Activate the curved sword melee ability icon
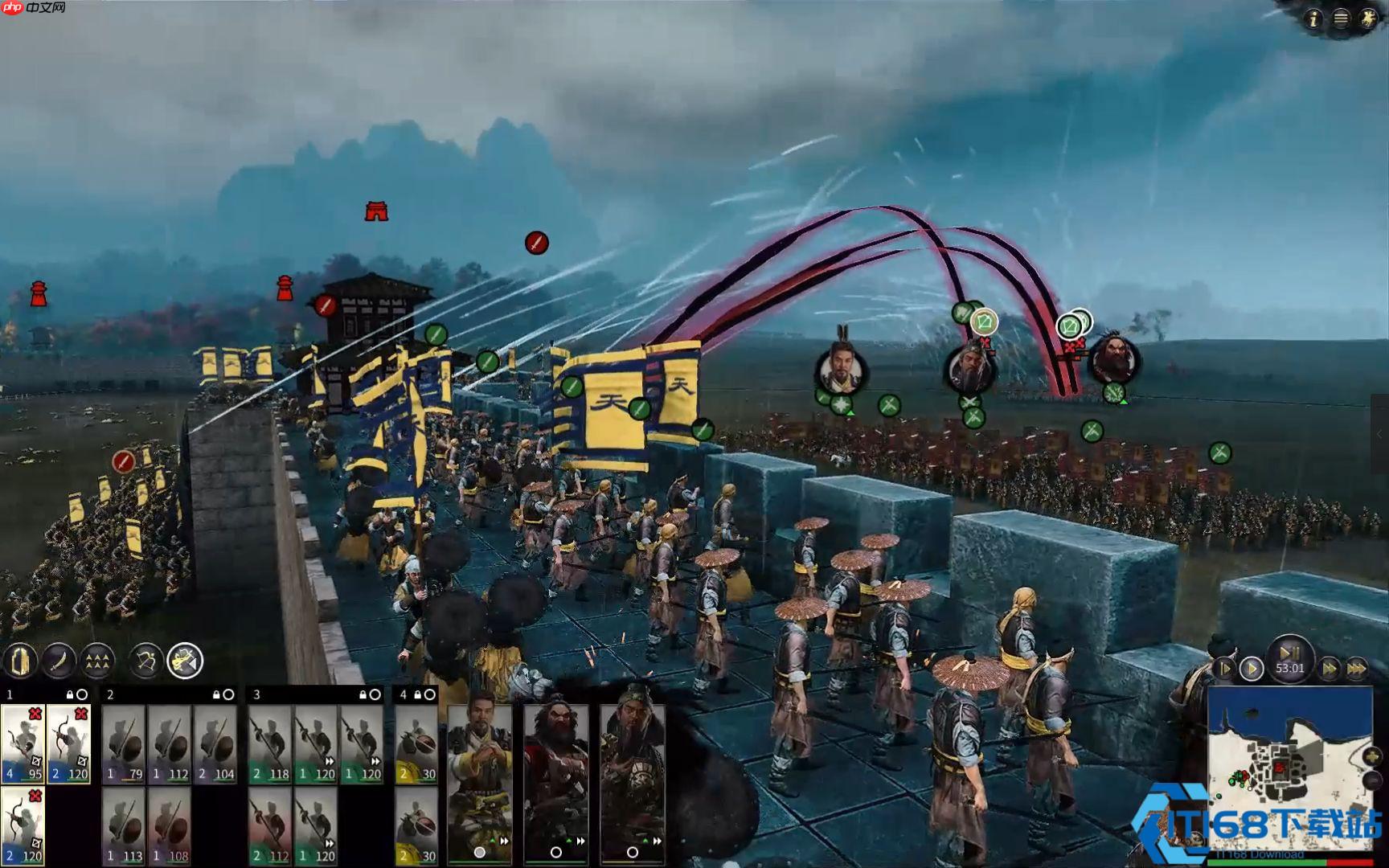 pyautogui.click(x=59, y=661)
